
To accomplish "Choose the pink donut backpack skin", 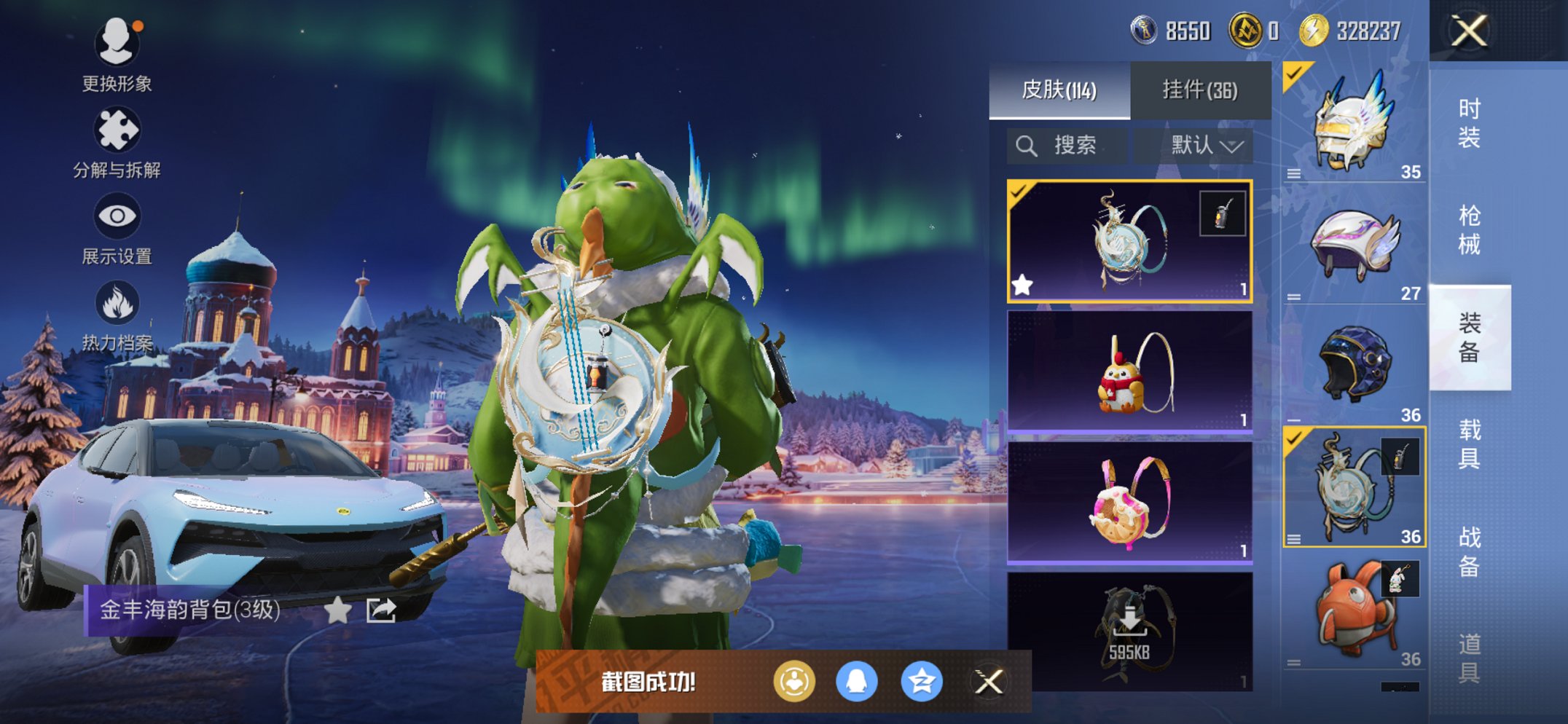I will click(1129, 503).
